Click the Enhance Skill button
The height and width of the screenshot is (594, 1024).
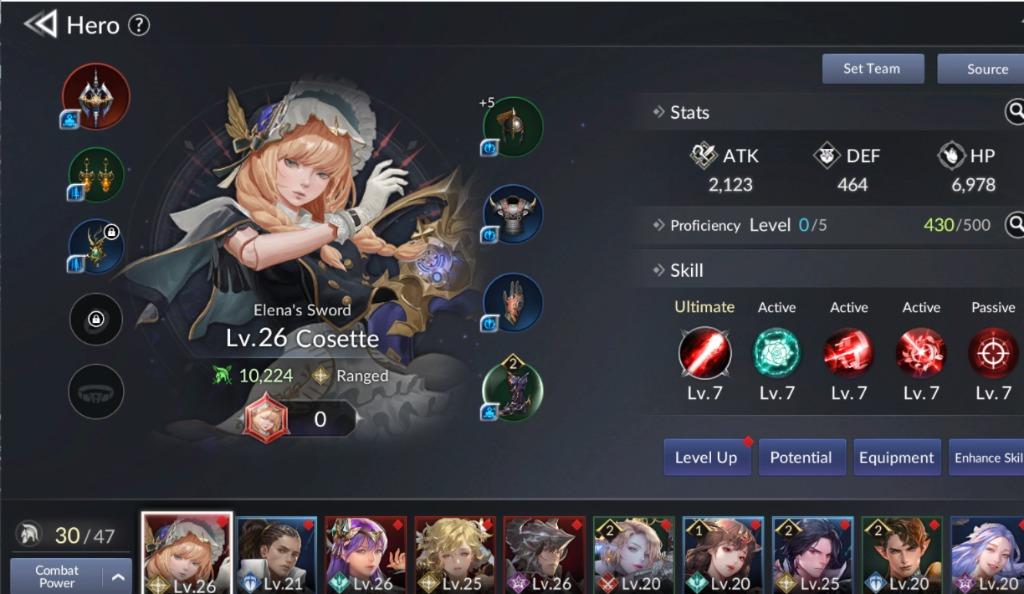(988, 458)
